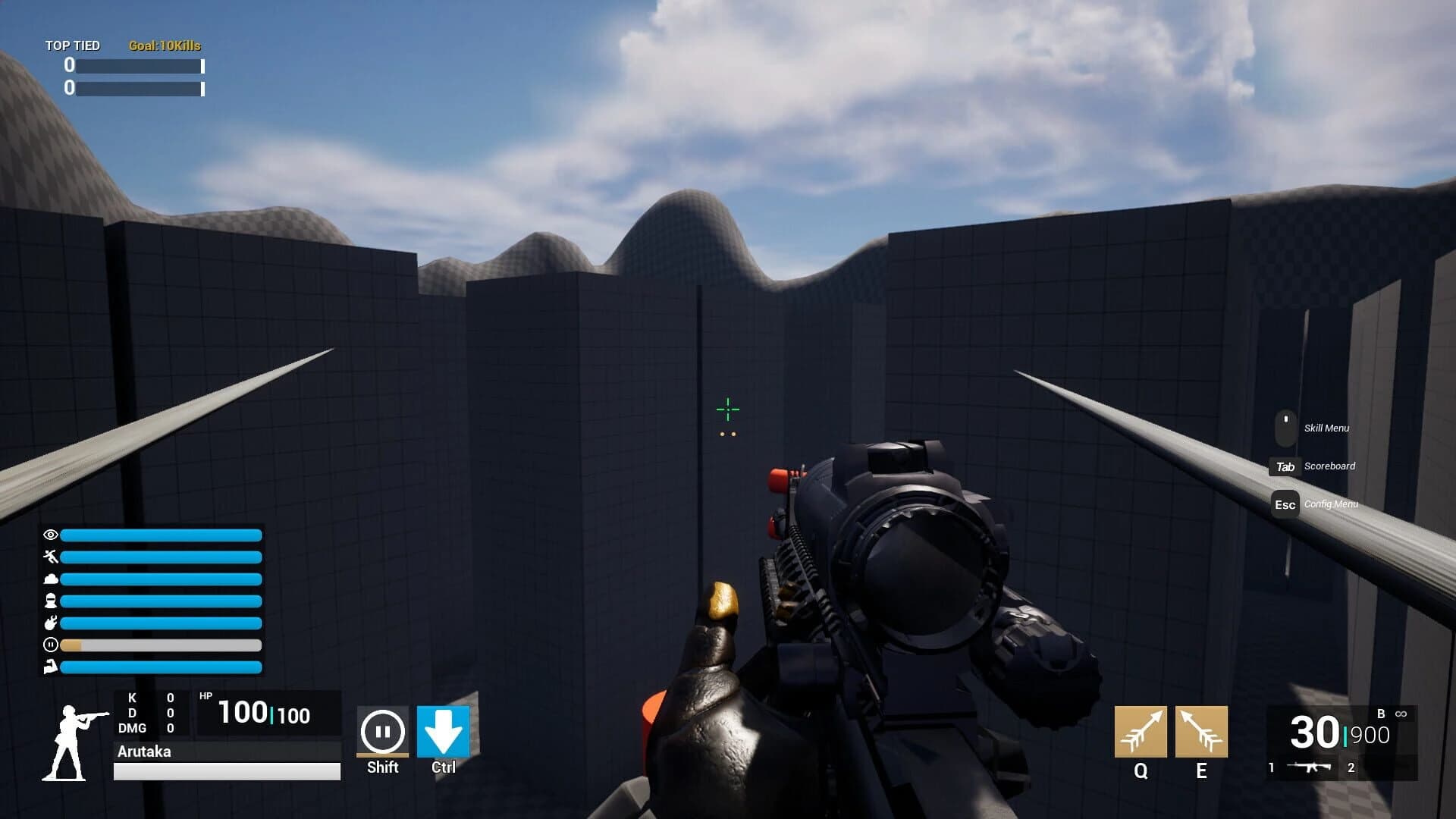Viewport: 1456px width, 819px height.
Task: Select the fire hand skill icon
Action: pos(50,623)
